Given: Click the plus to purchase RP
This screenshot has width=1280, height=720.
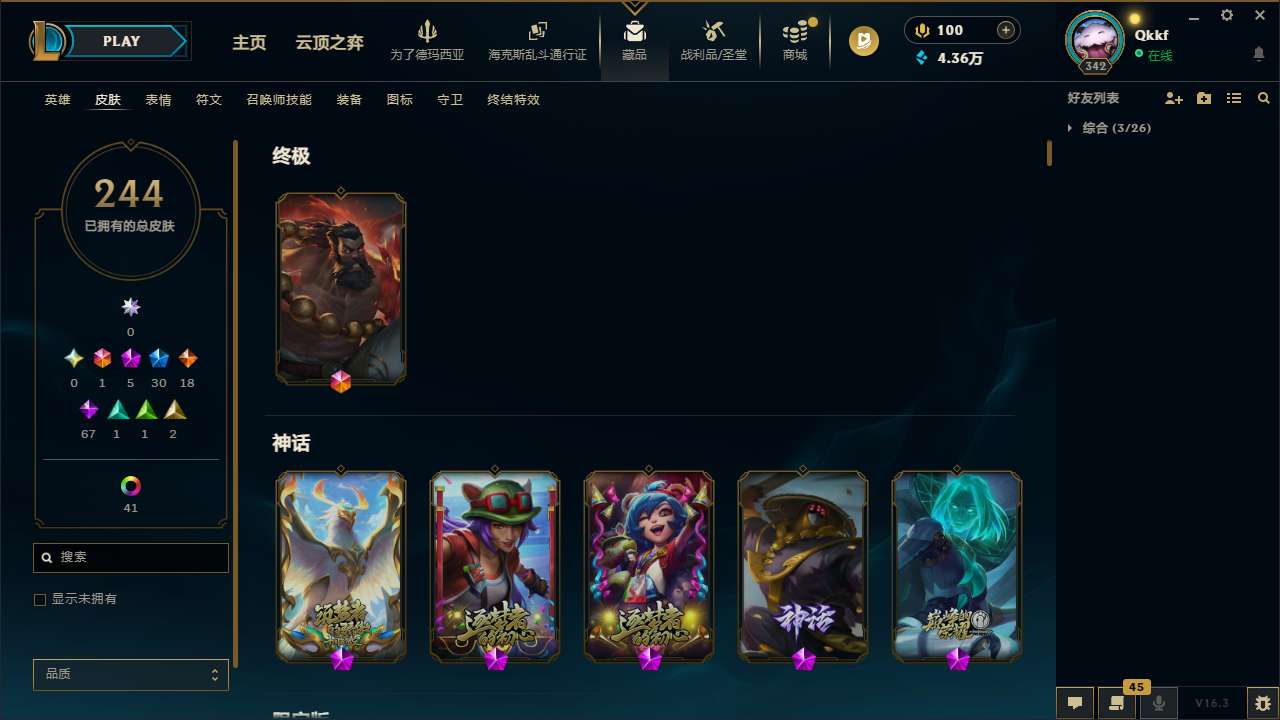Looking at the screenshot, I should coord(1005,29).
